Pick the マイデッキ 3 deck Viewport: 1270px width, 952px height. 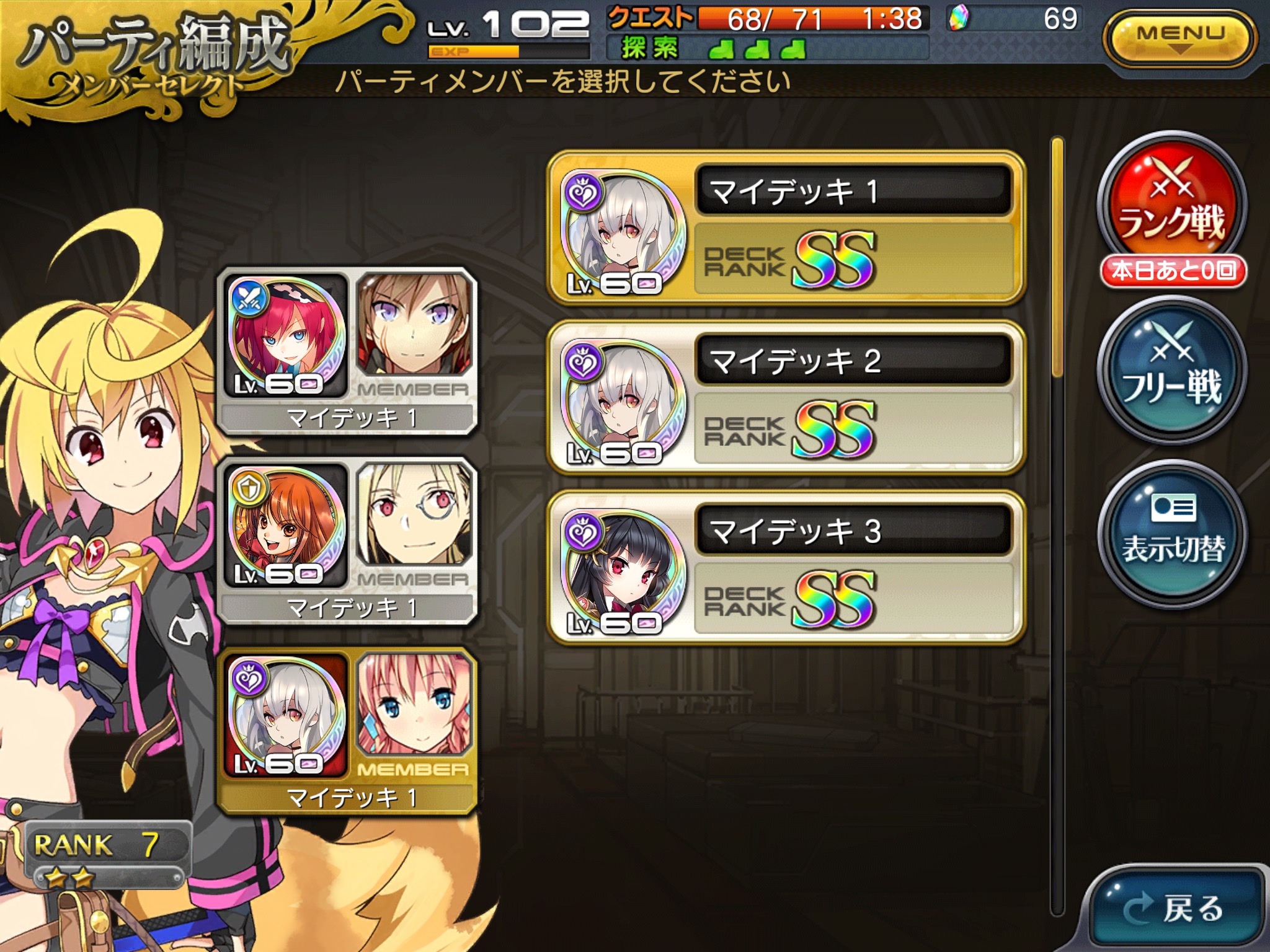tap(786, 568)
